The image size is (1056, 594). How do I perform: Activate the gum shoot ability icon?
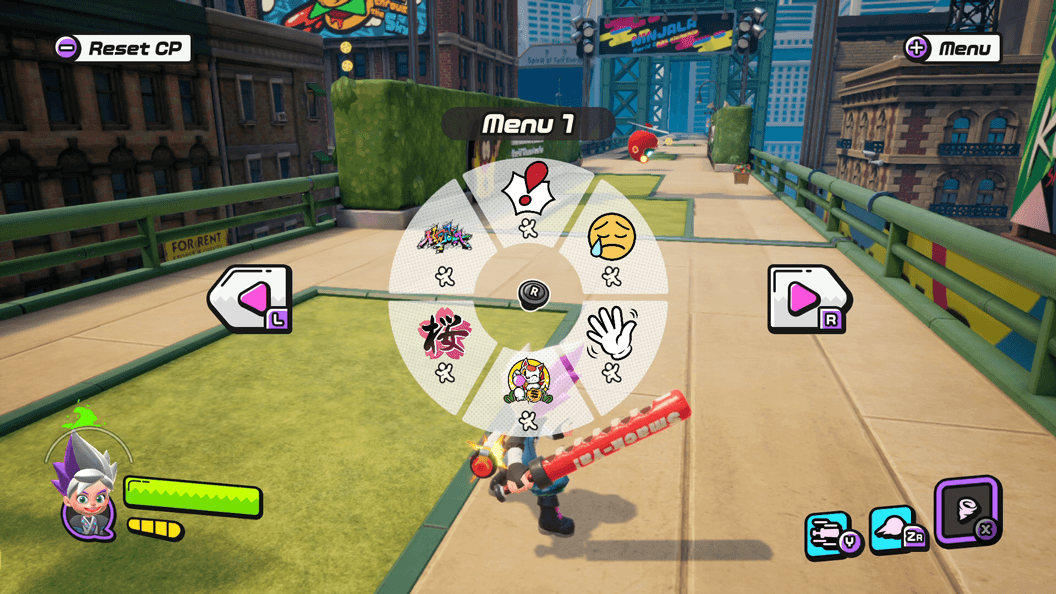click(x=829, y=534)
